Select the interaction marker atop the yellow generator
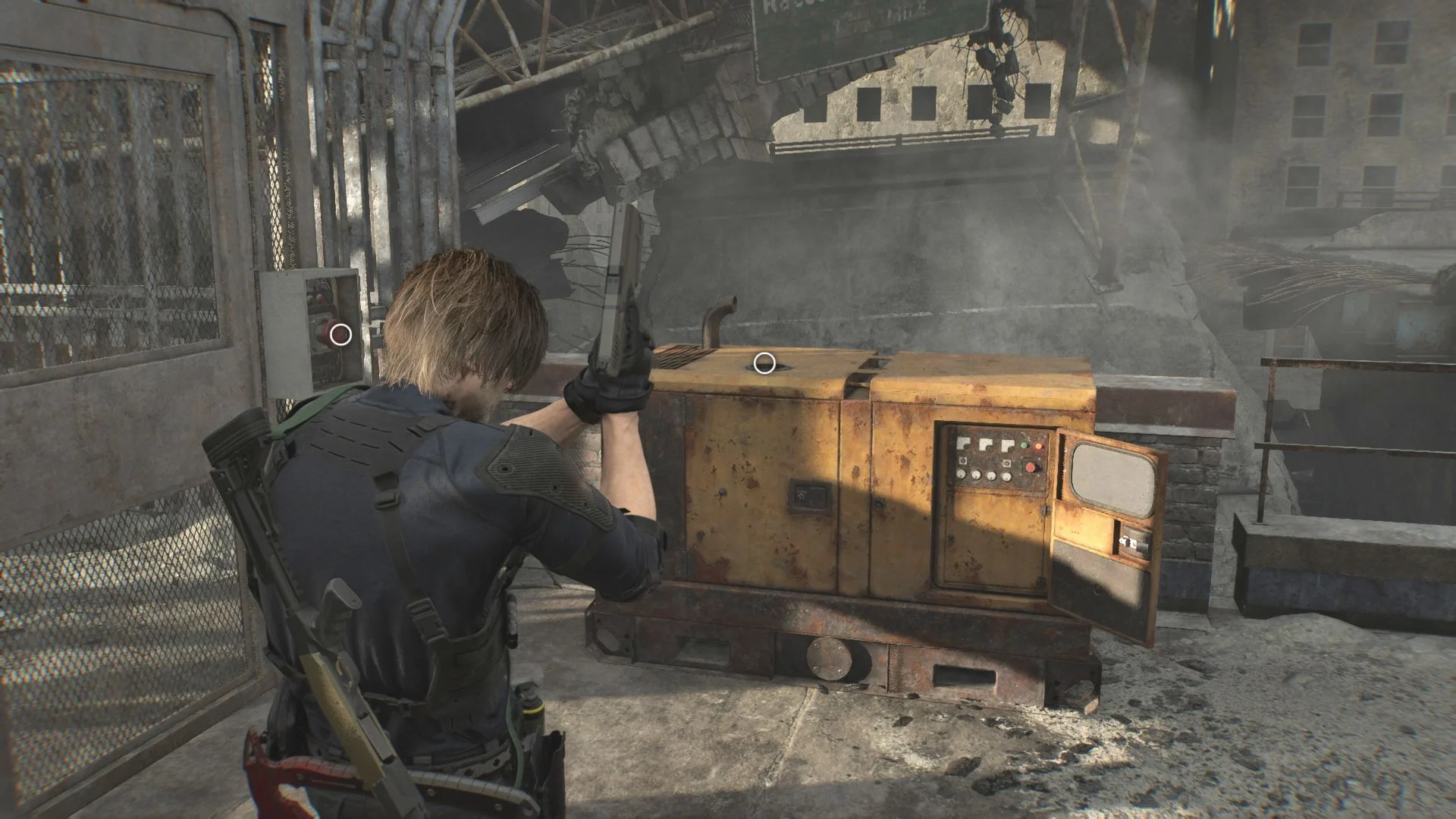1456x819 pixels. [x=764, y=363]
